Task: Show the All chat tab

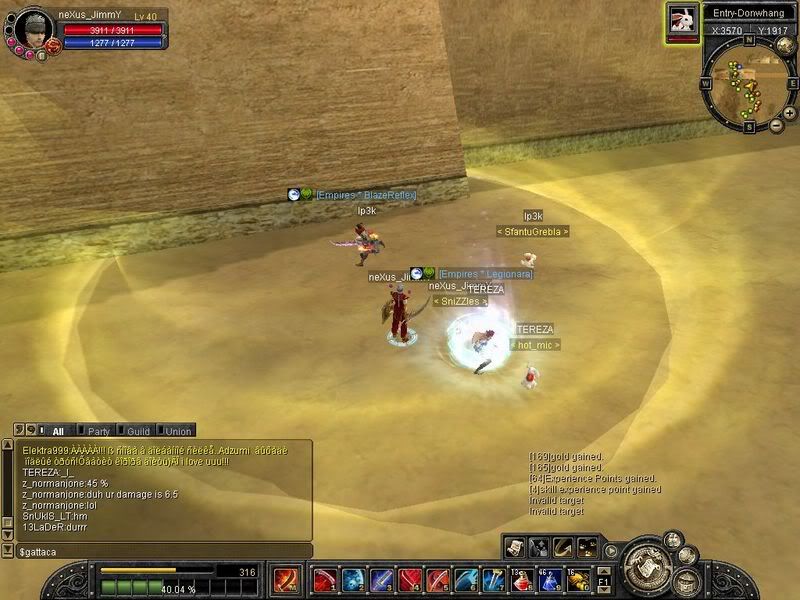Action: coord(58,431)
